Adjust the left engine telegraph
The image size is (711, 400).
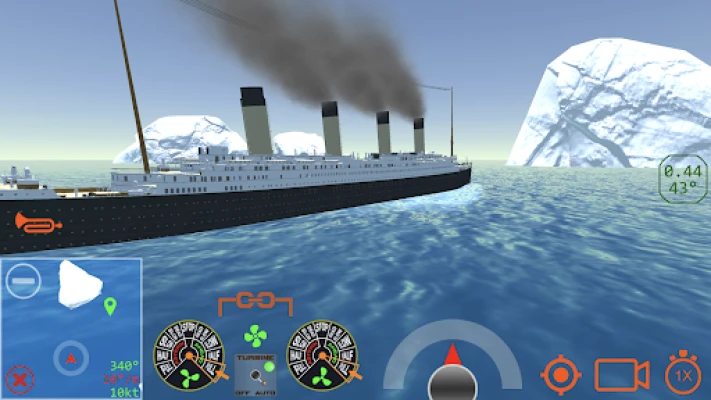point(187,354)
